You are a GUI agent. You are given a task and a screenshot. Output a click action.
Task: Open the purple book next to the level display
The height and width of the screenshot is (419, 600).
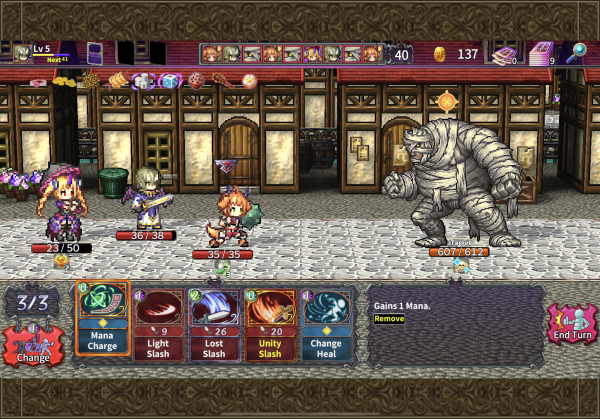[97, 53]
